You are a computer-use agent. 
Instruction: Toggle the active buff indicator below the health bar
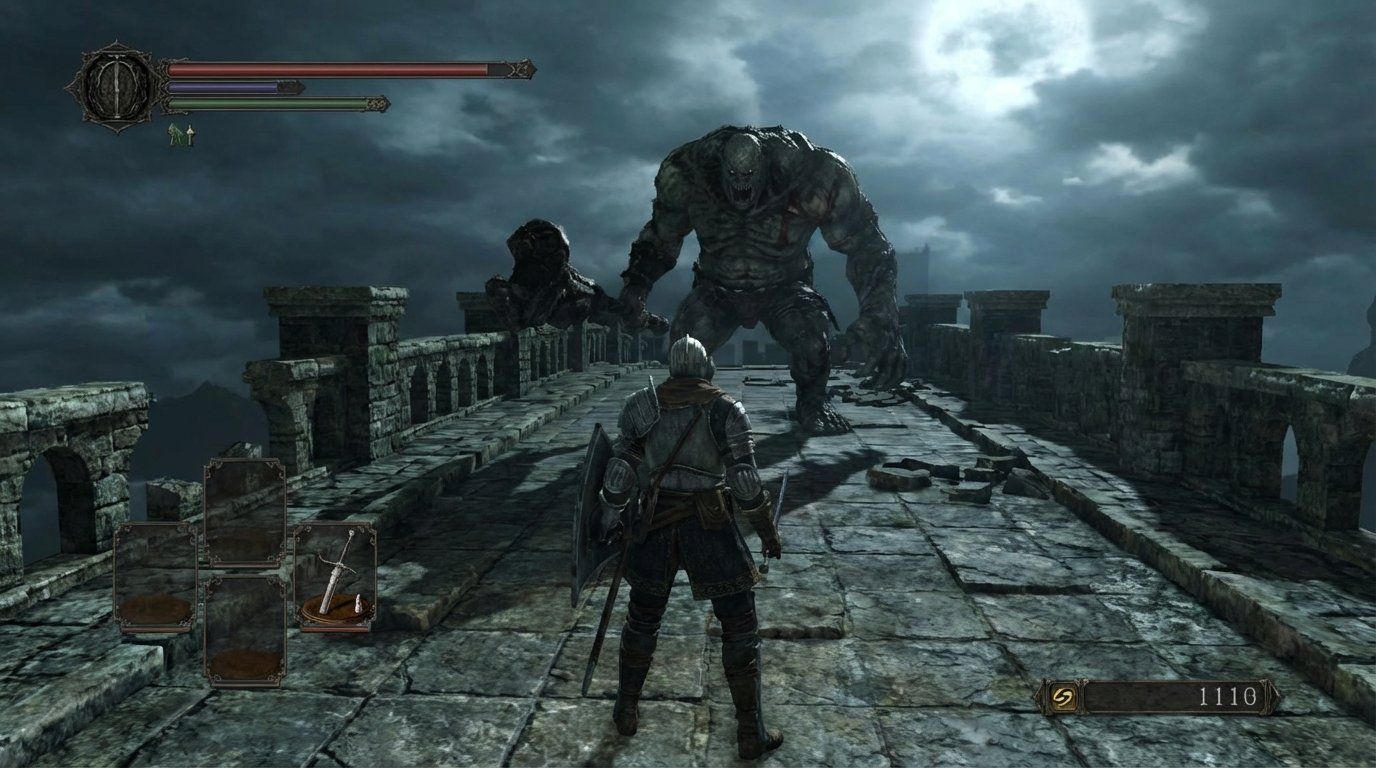pos(190,133)
